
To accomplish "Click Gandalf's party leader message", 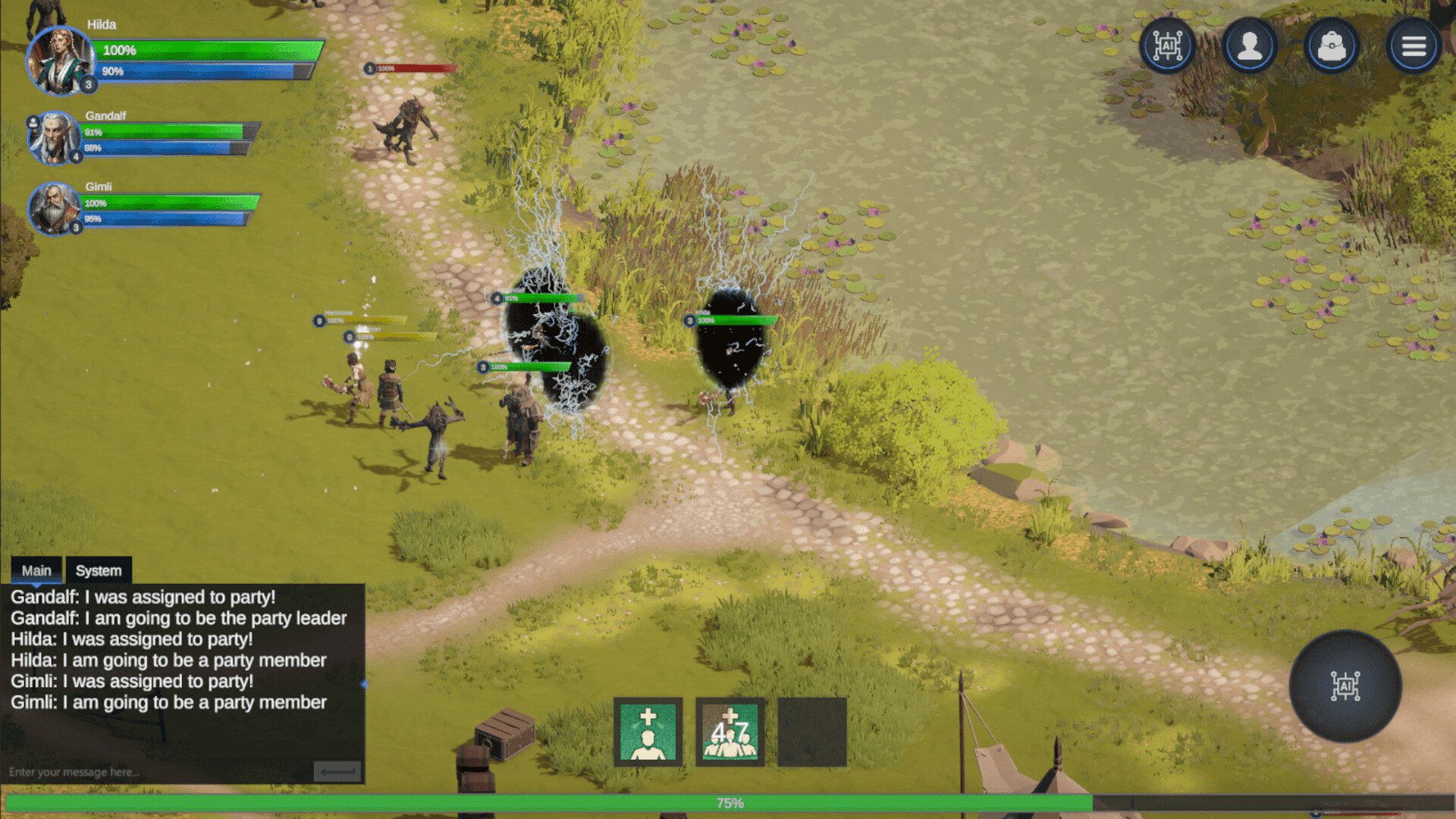I will (x=178, y=618).
